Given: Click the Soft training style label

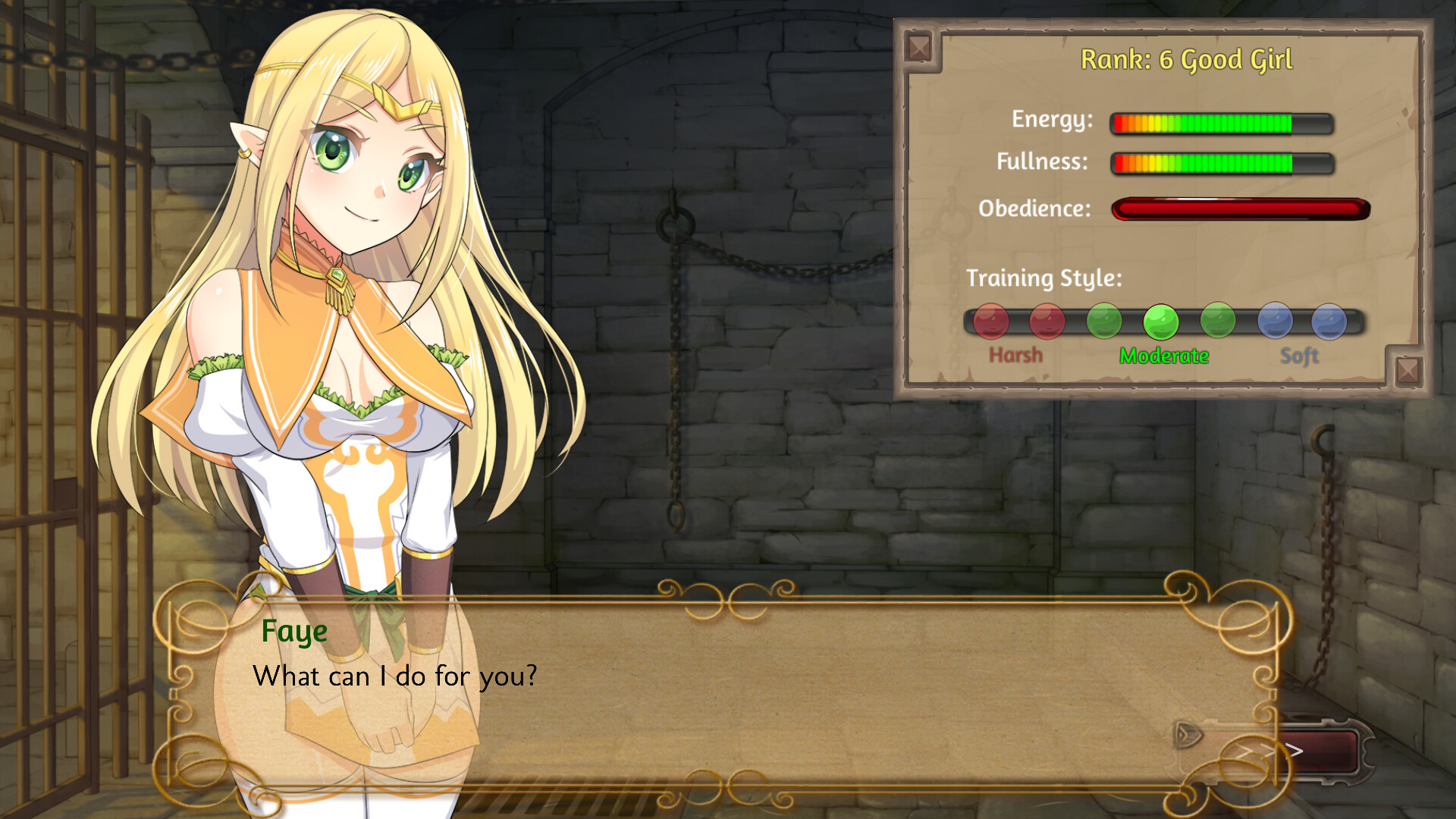Looking at the screenshot, I should pos(1300,354).
